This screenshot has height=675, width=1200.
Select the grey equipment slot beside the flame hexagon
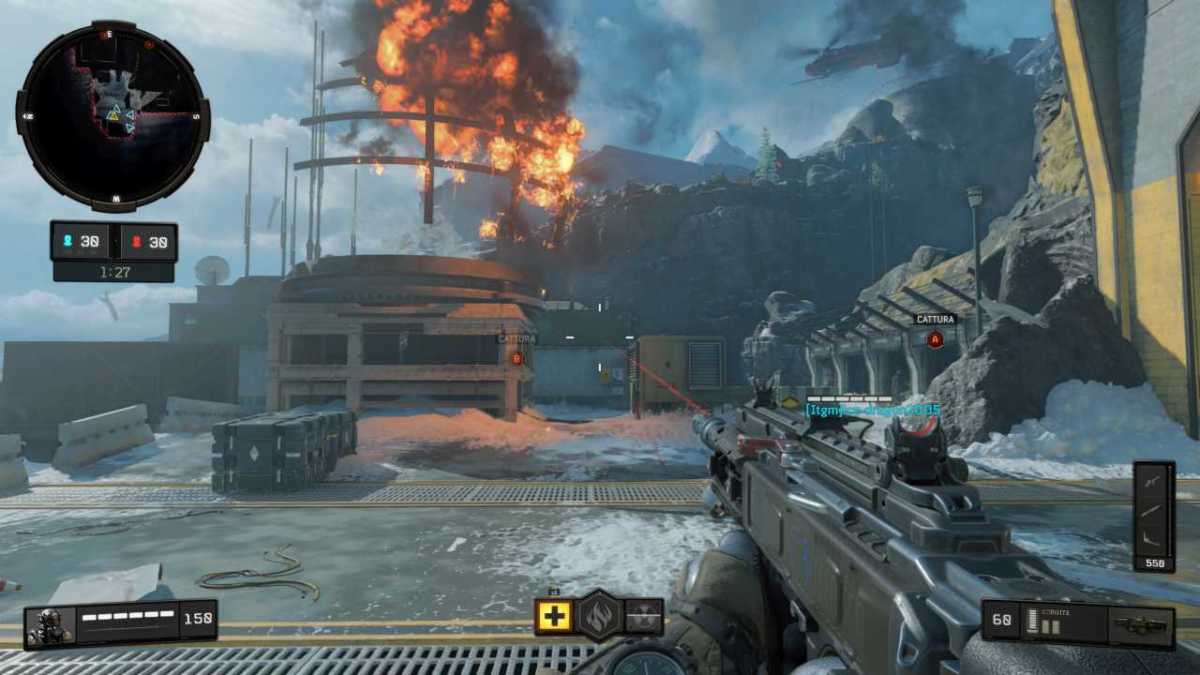tap(645, 616)
